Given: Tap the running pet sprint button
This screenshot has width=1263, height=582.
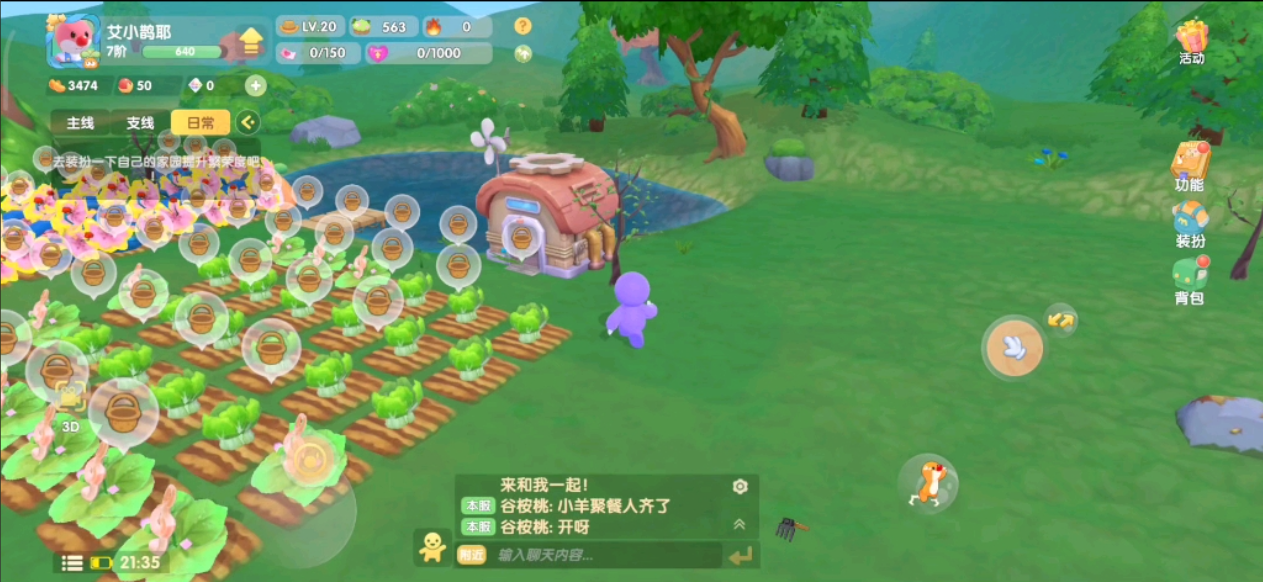Looking at the screenshot, I should tap(929, 485).
